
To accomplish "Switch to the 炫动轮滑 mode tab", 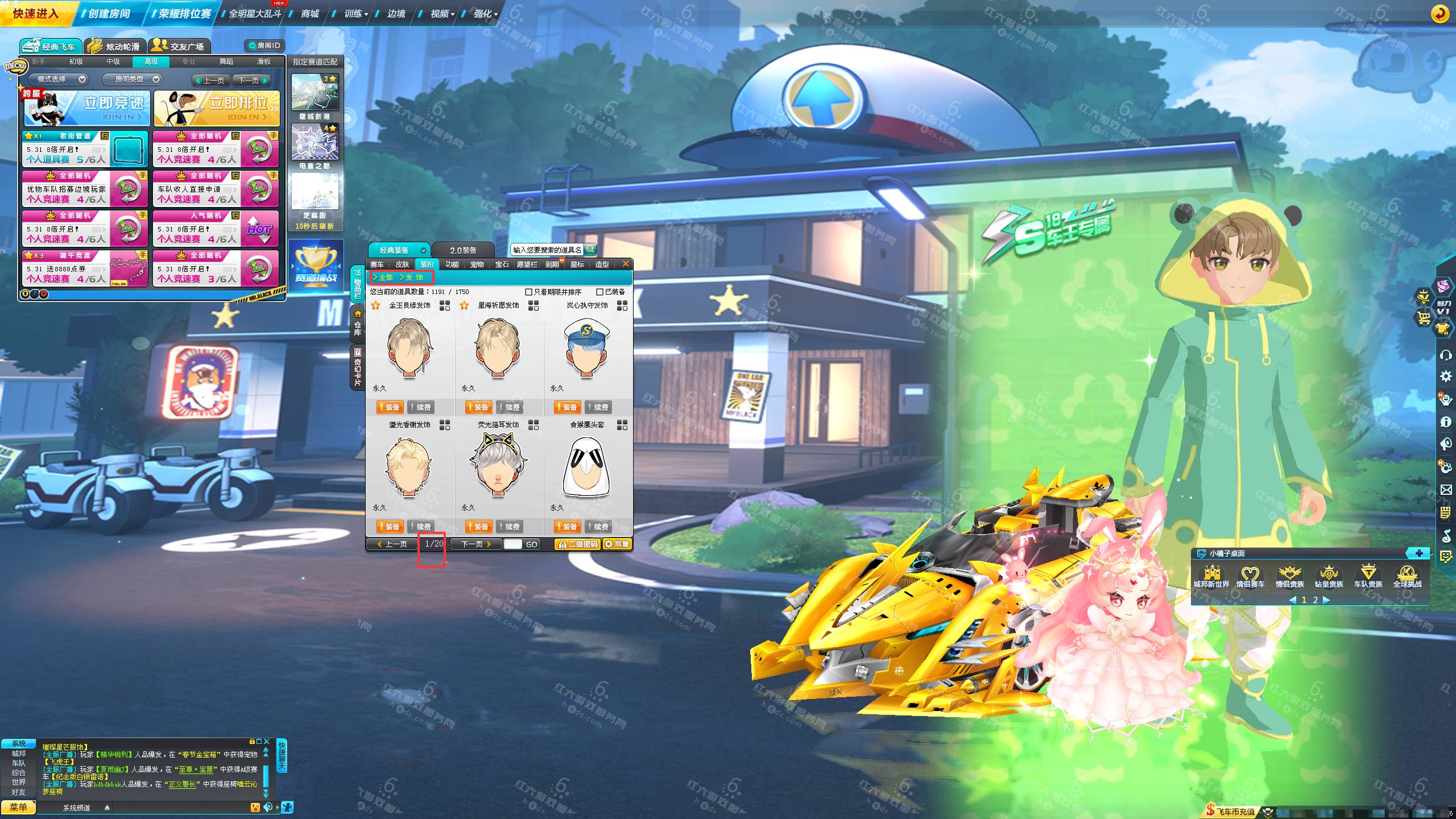I will pos(115,46).
